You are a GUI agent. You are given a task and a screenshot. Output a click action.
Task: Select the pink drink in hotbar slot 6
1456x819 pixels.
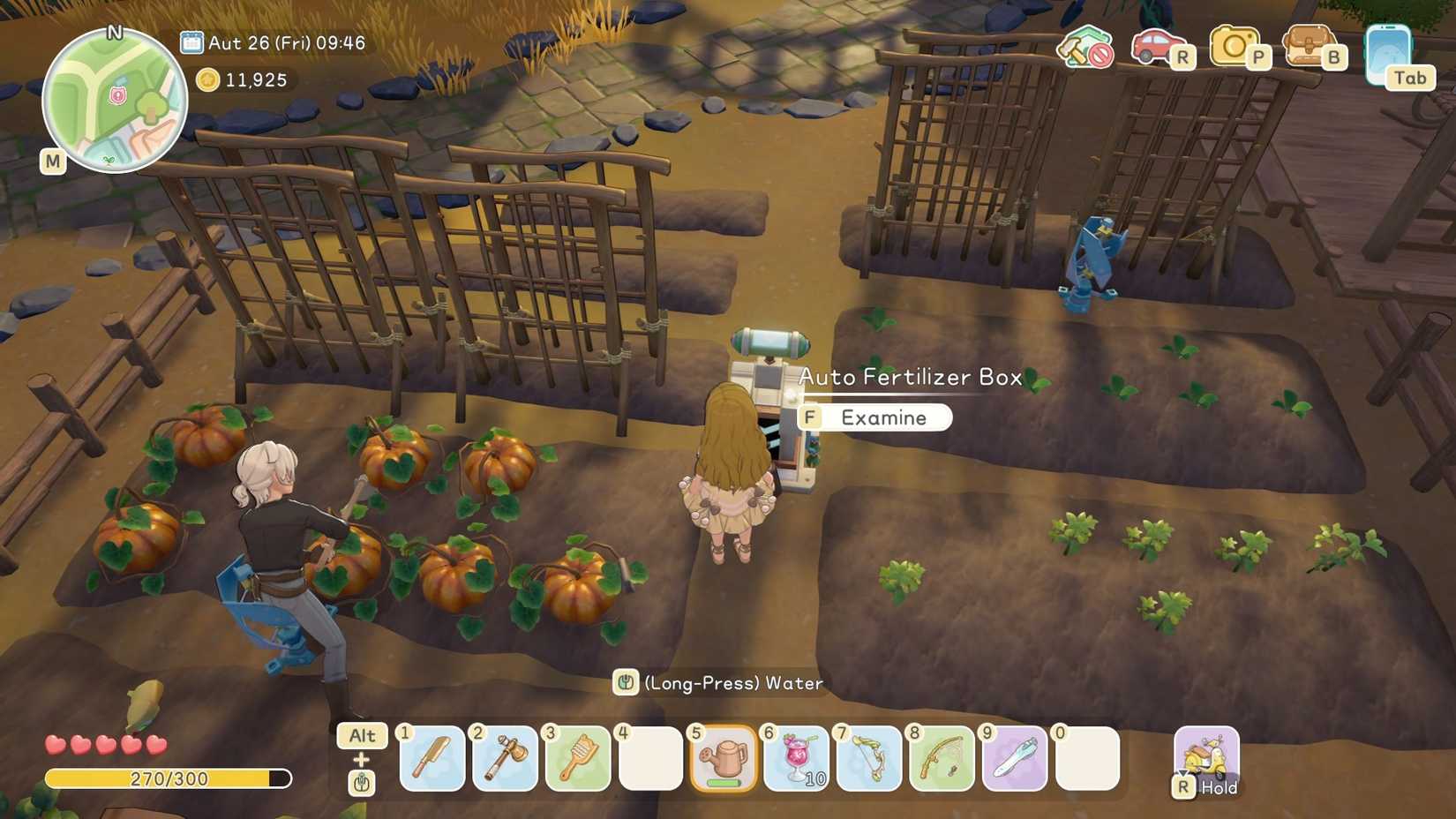(796, 761)
